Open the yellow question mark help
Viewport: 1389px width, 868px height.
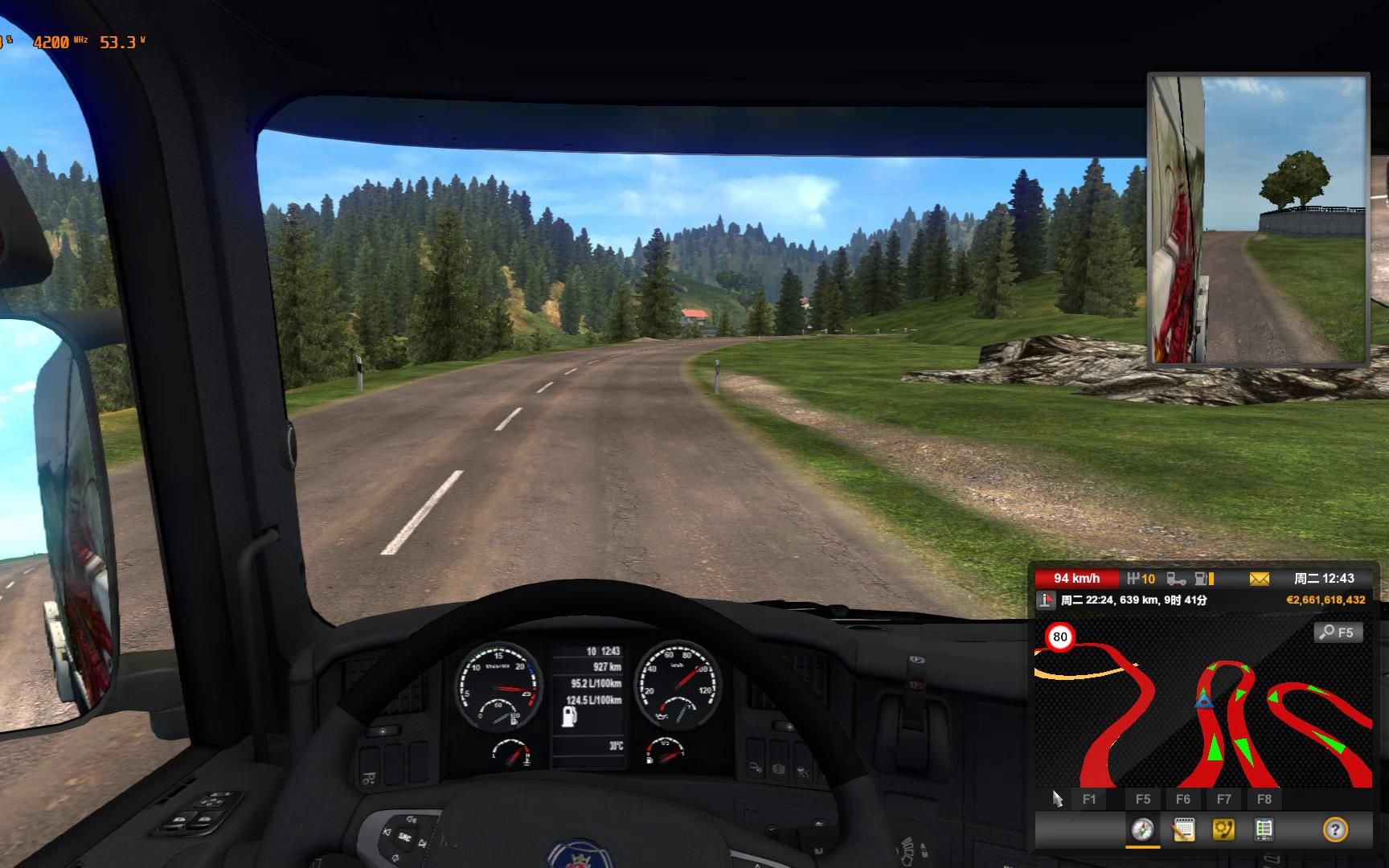[x=1334, y=829]
